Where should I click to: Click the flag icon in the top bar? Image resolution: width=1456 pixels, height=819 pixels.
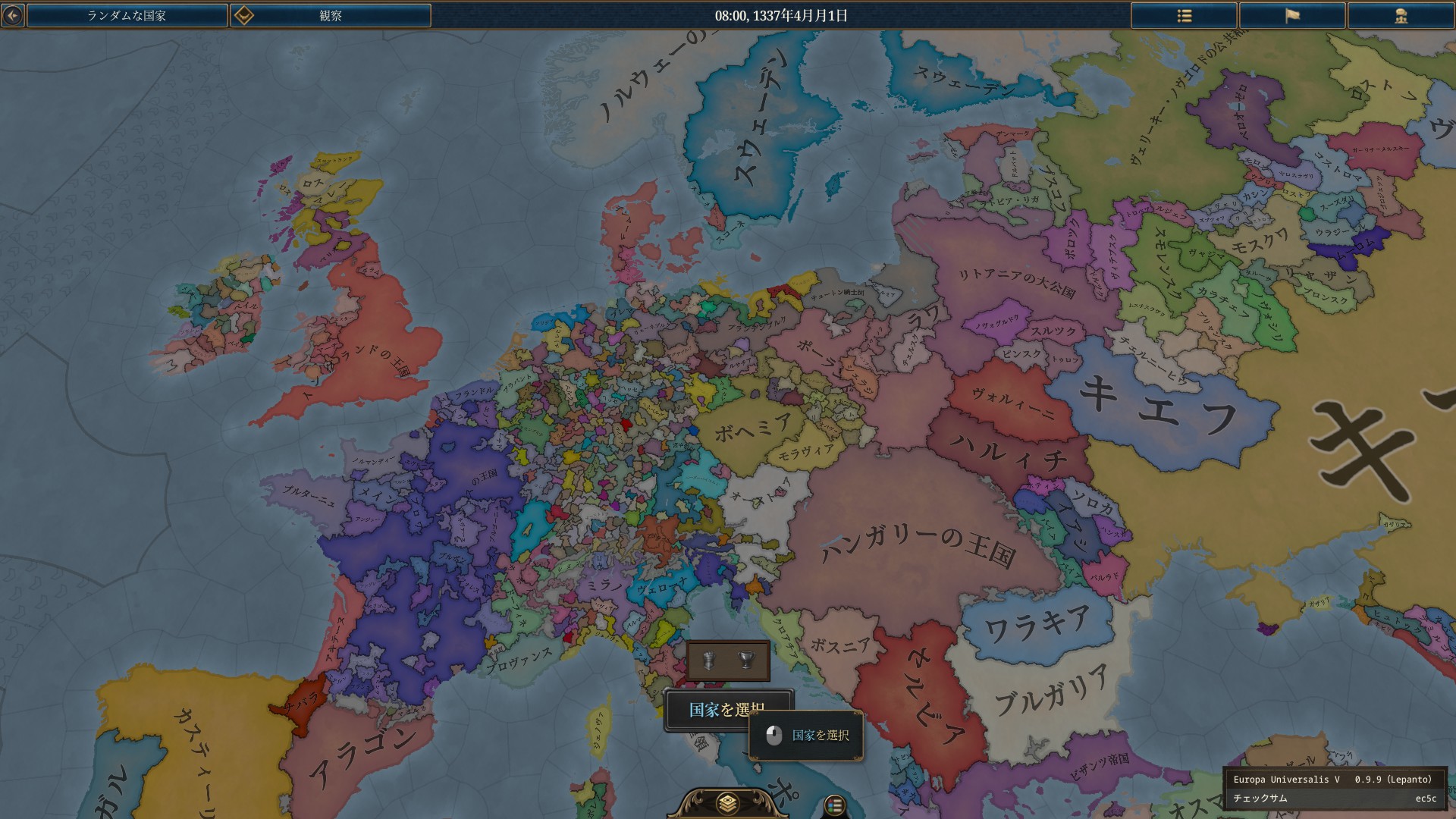click(x=1293, y=15)
